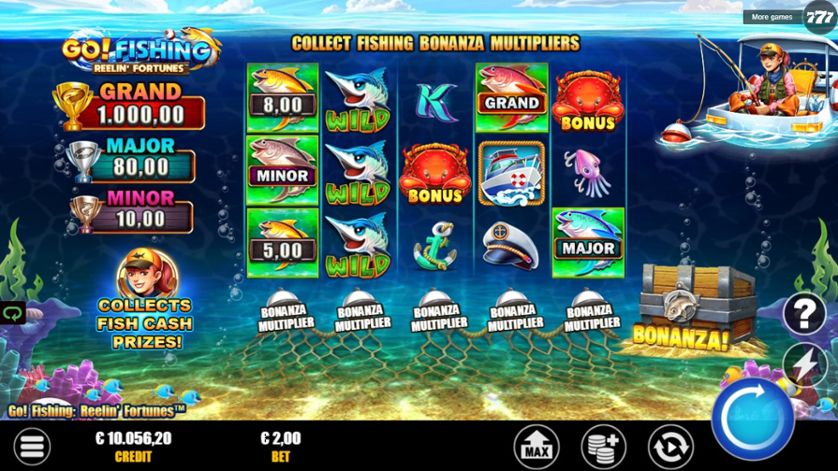The image size is (838, 471).
Task: Toggle the lightning bolt turbo mode
Action: click(x=806, y=361)
